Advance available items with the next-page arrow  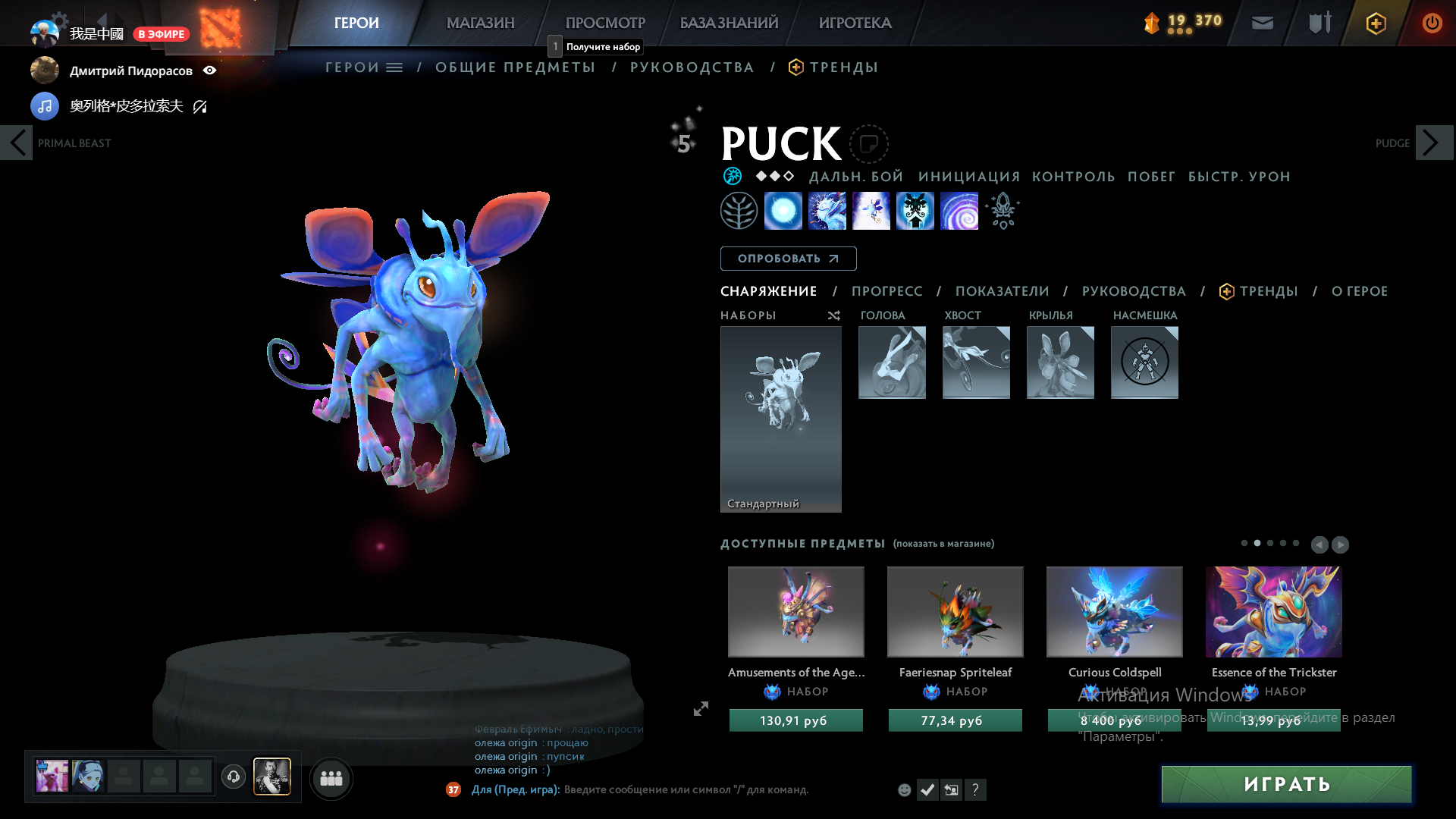point(1341,544)
